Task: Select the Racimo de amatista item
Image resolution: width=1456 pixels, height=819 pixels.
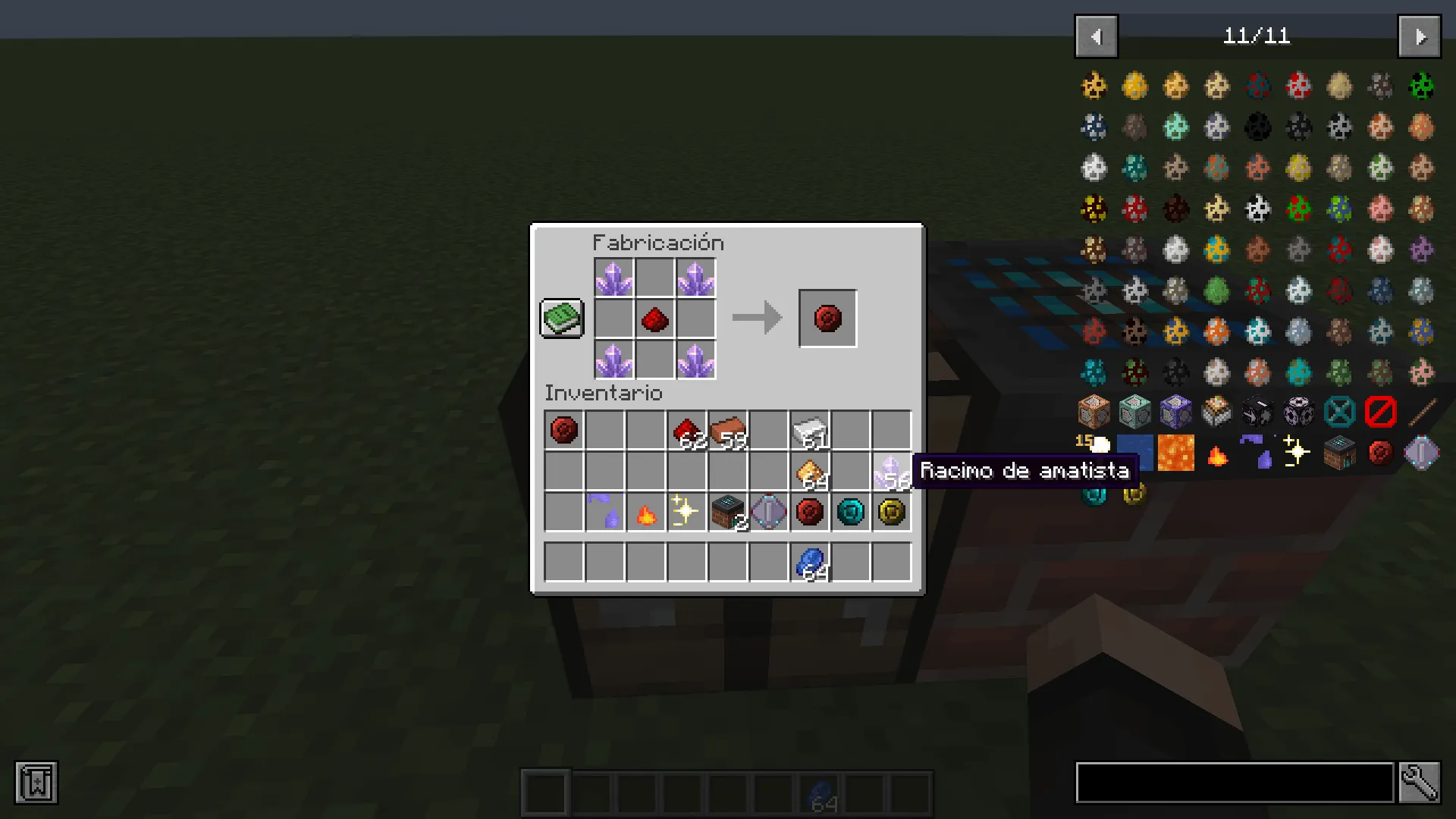Action: [x=892, y=472]
